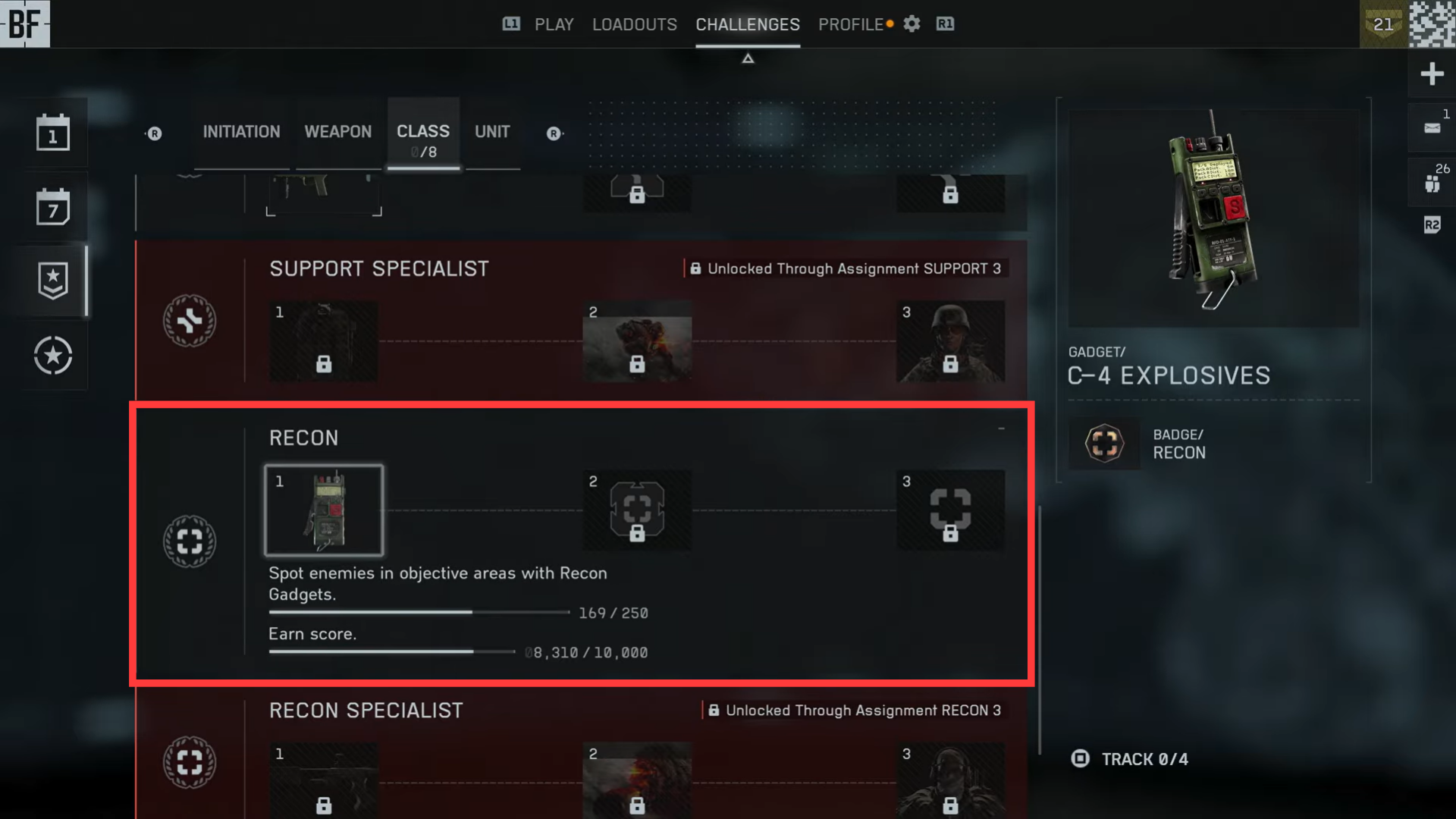
Task: Go to the LOADOUTS menu
Action: 634,24
